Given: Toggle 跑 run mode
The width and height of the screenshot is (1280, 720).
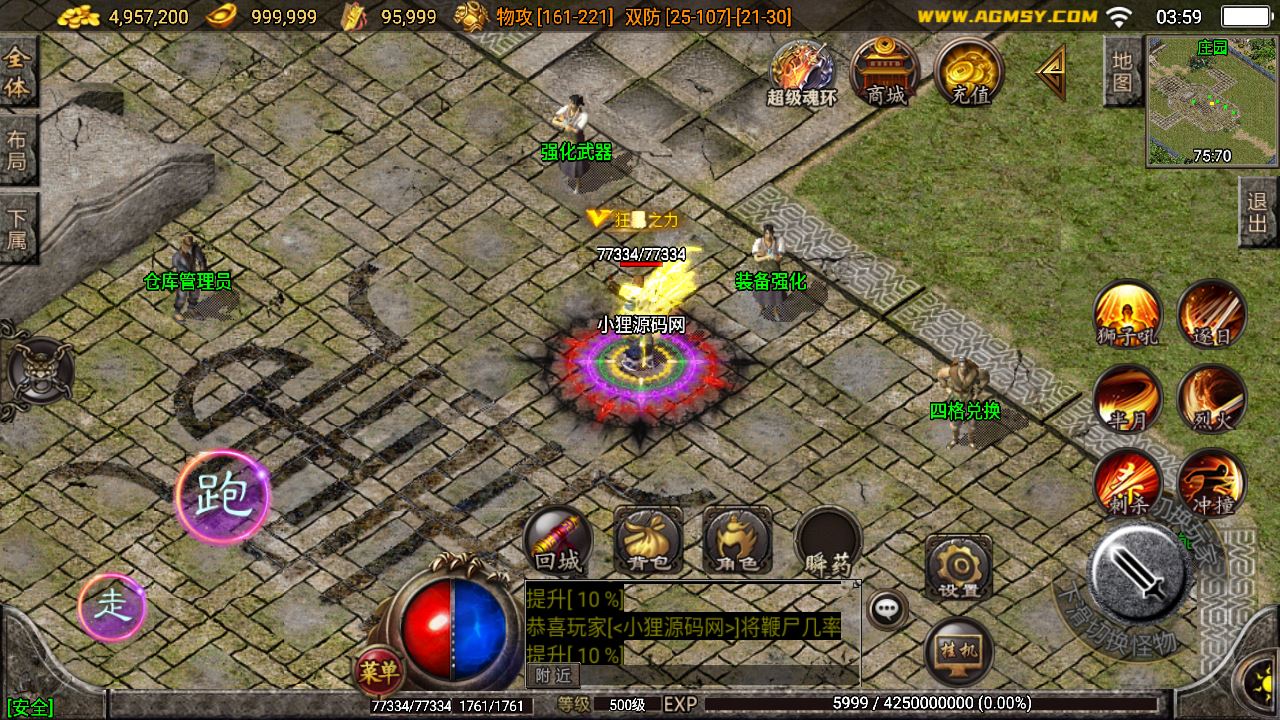Looking at the screenshot, I should [222, 497].
